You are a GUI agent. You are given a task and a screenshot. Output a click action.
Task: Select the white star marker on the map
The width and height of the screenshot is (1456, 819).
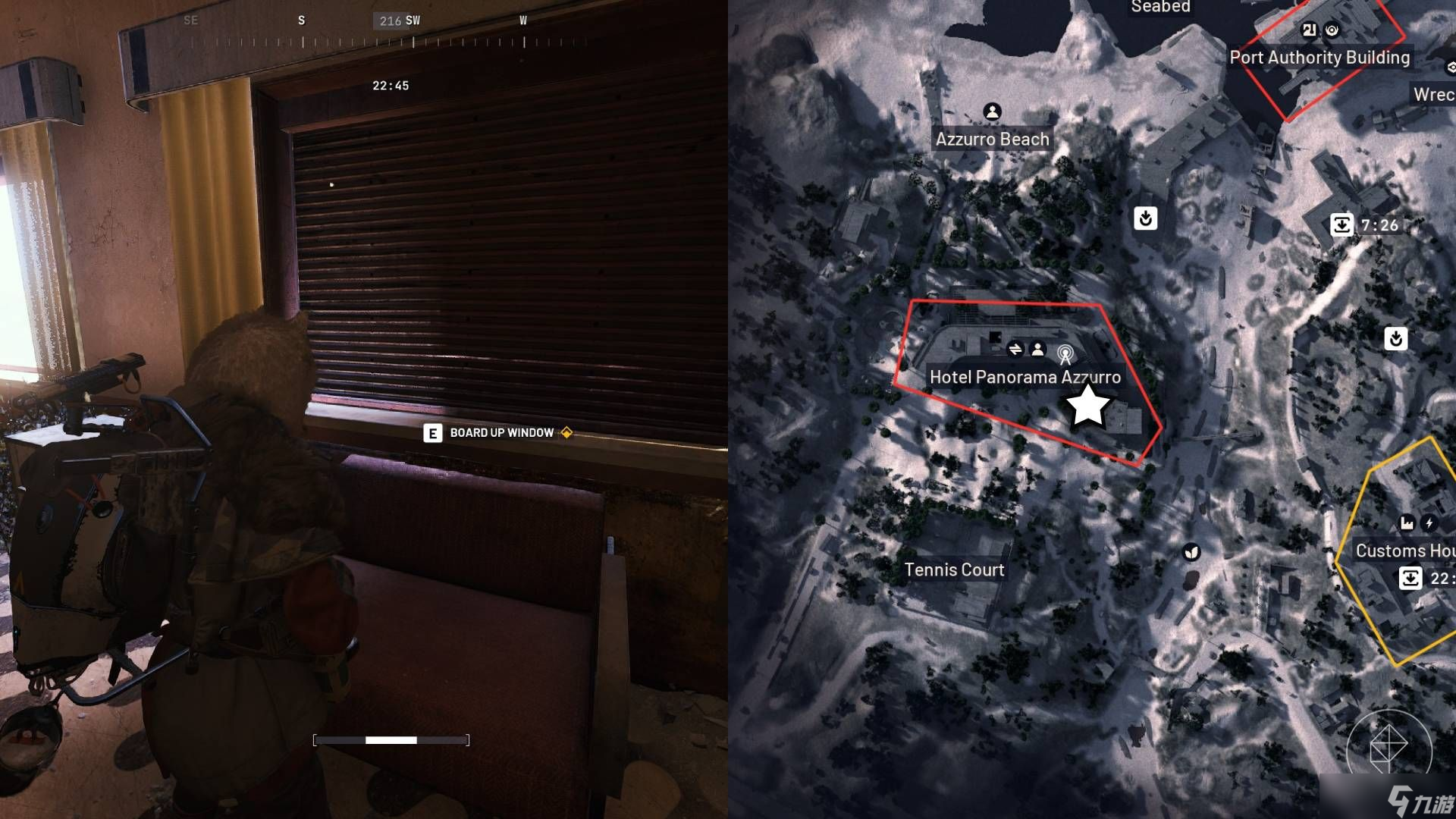(1087, 405)
